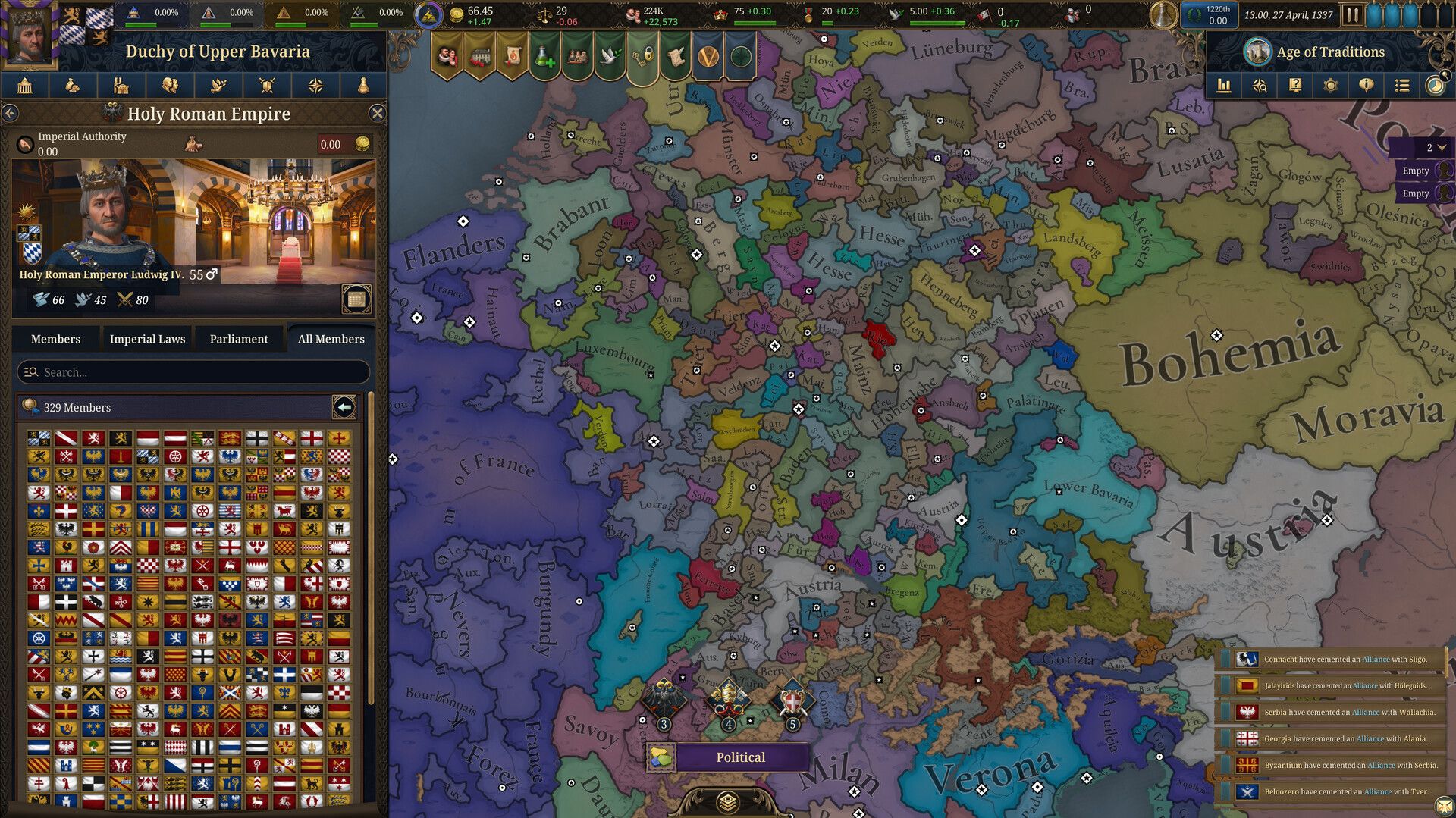The image size is (1456, 818).
Task: Select the economy money-bag icon
Action: pyautogui.click(x=72, y=85)
